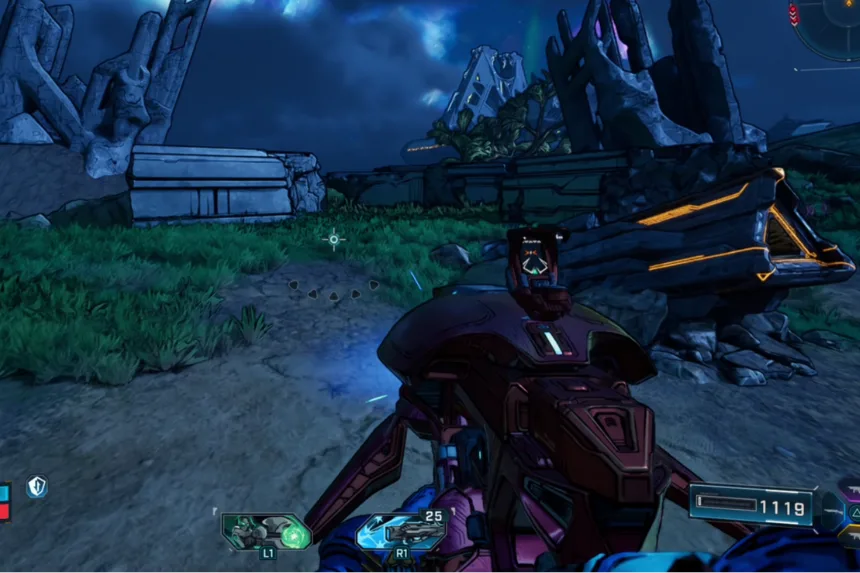Image resolution: width=860 pixels, height=573 pixels.
Task: Click the shield status icon
Action: click(37, 487)
